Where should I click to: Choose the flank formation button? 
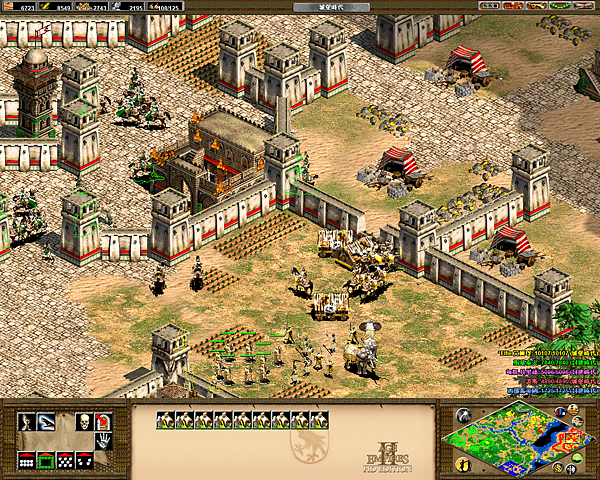click(84, 461)
